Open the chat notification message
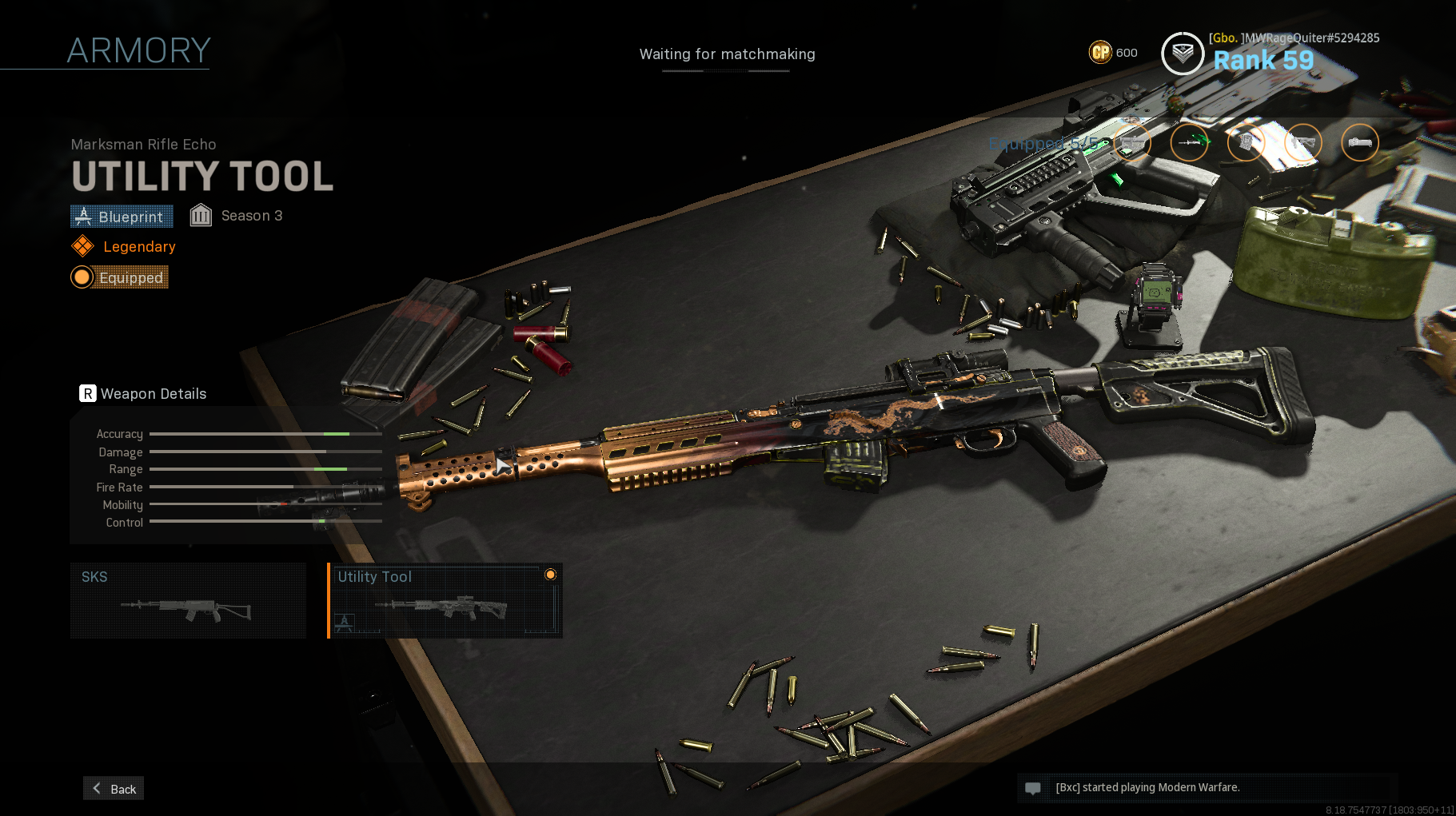 [1147, 787]
